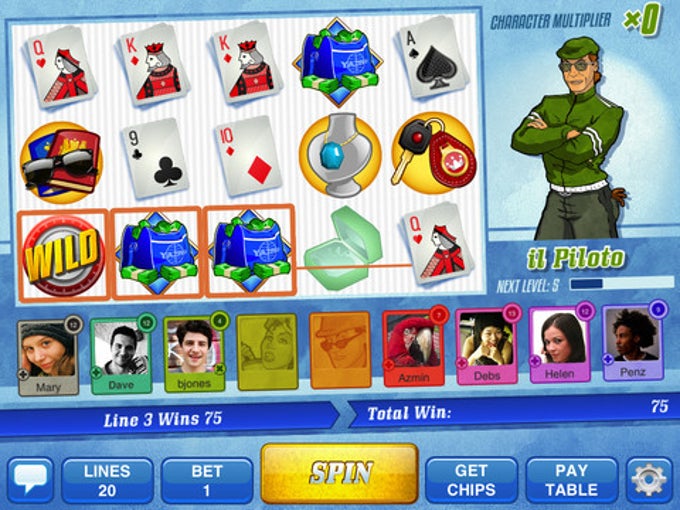The width and height of the screenshot is (680, 510).
Task: Pick the bjones friend card
Action: pyautogui.click(x=194, y=354)
